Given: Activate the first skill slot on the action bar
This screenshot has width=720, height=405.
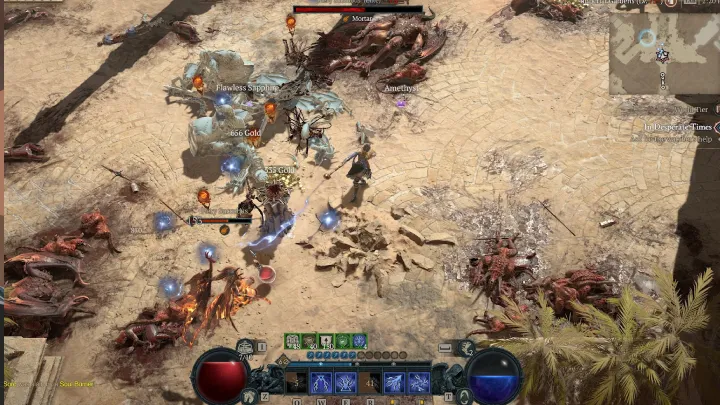Looking at the screenshot, I should (x=296, y=381).
